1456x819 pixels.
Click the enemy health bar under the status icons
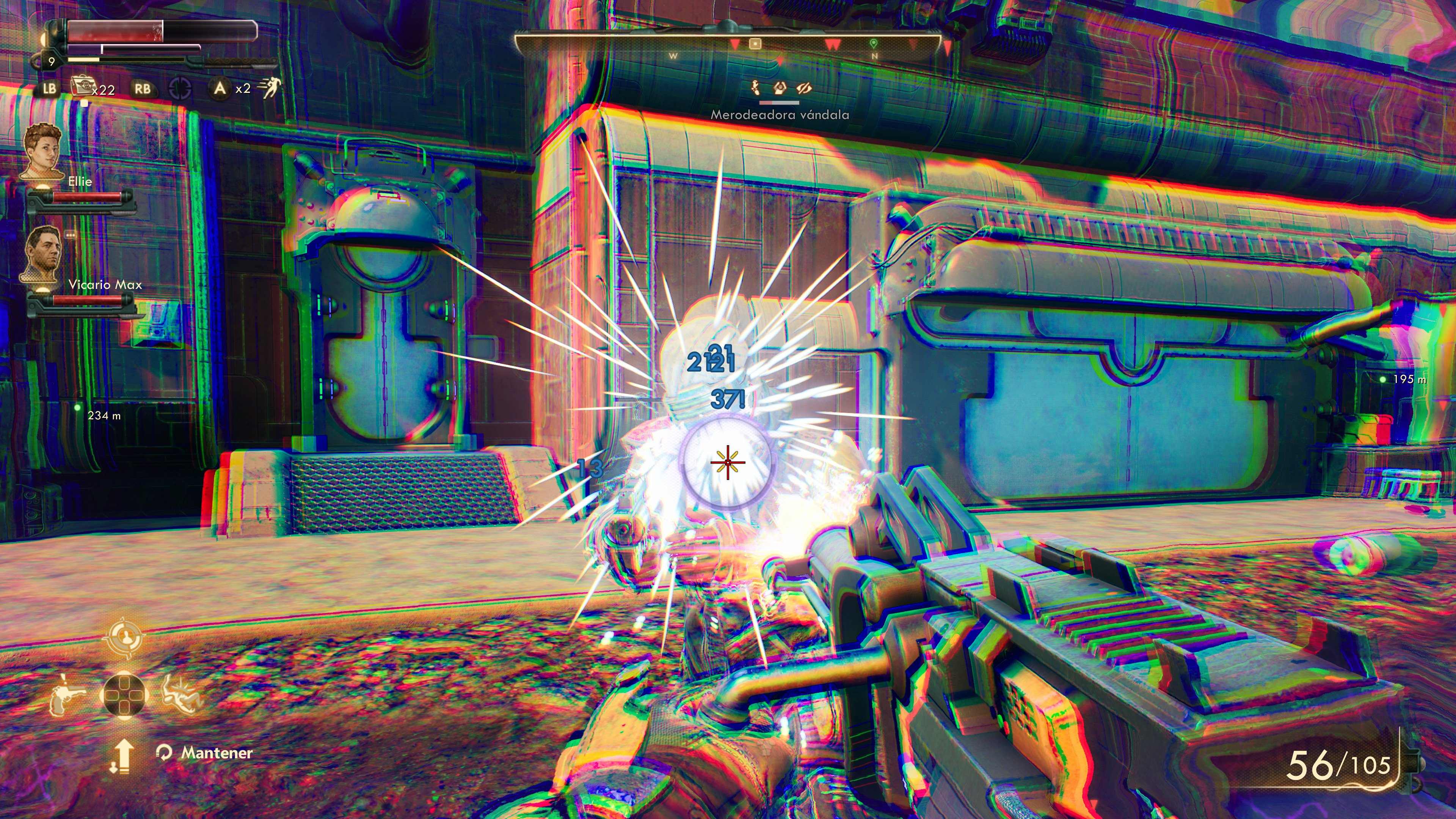pos(780,104)
